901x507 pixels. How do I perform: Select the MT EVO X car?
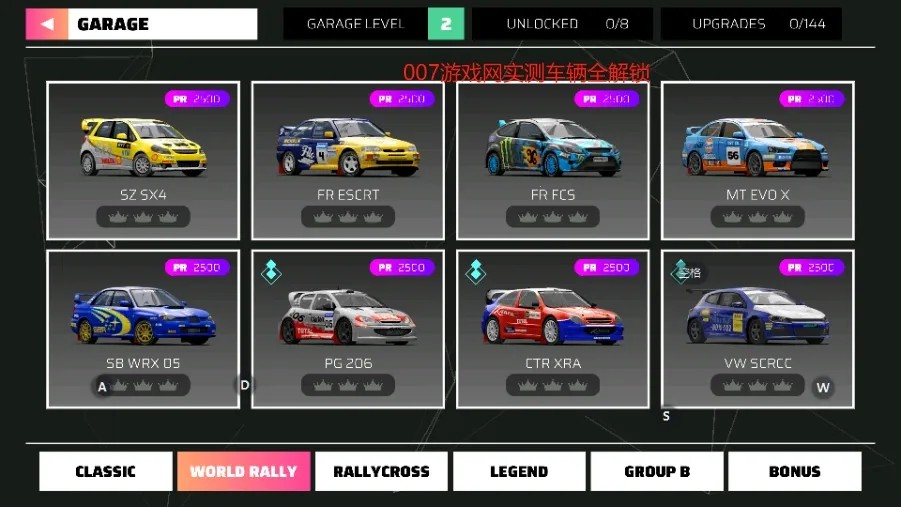757,160
